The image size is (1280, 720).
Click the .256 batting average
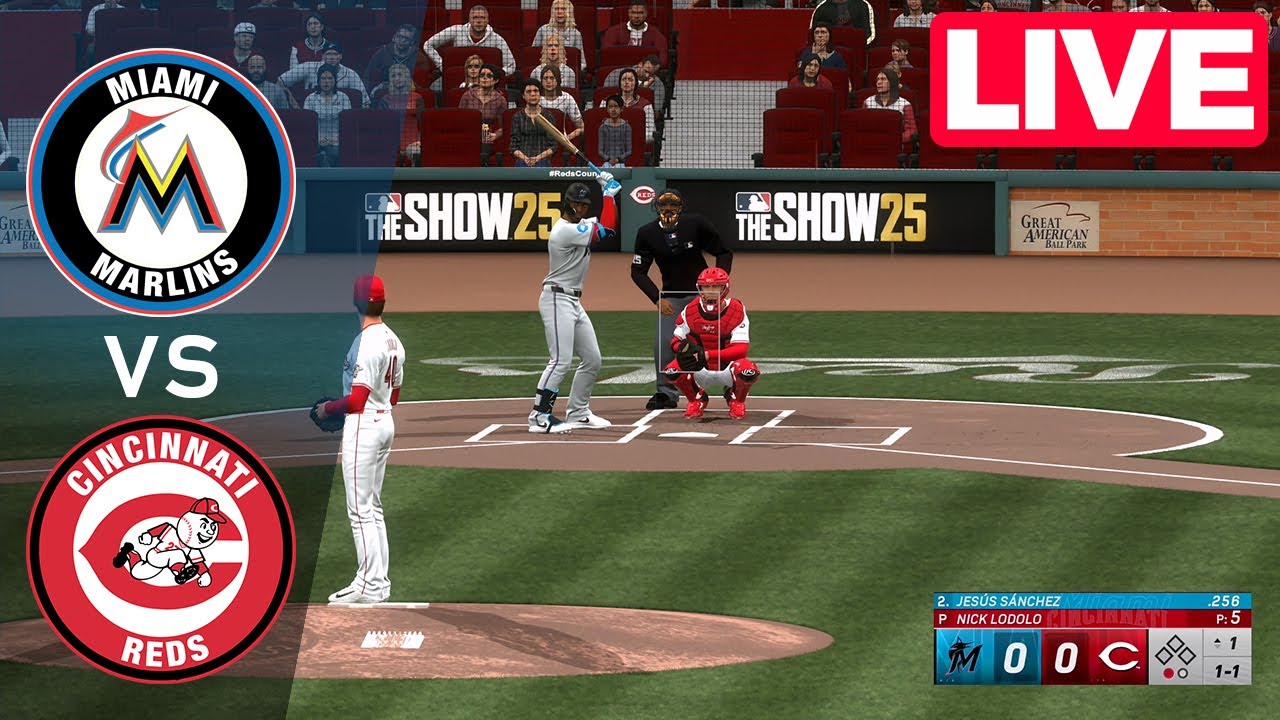(1226, 600)
